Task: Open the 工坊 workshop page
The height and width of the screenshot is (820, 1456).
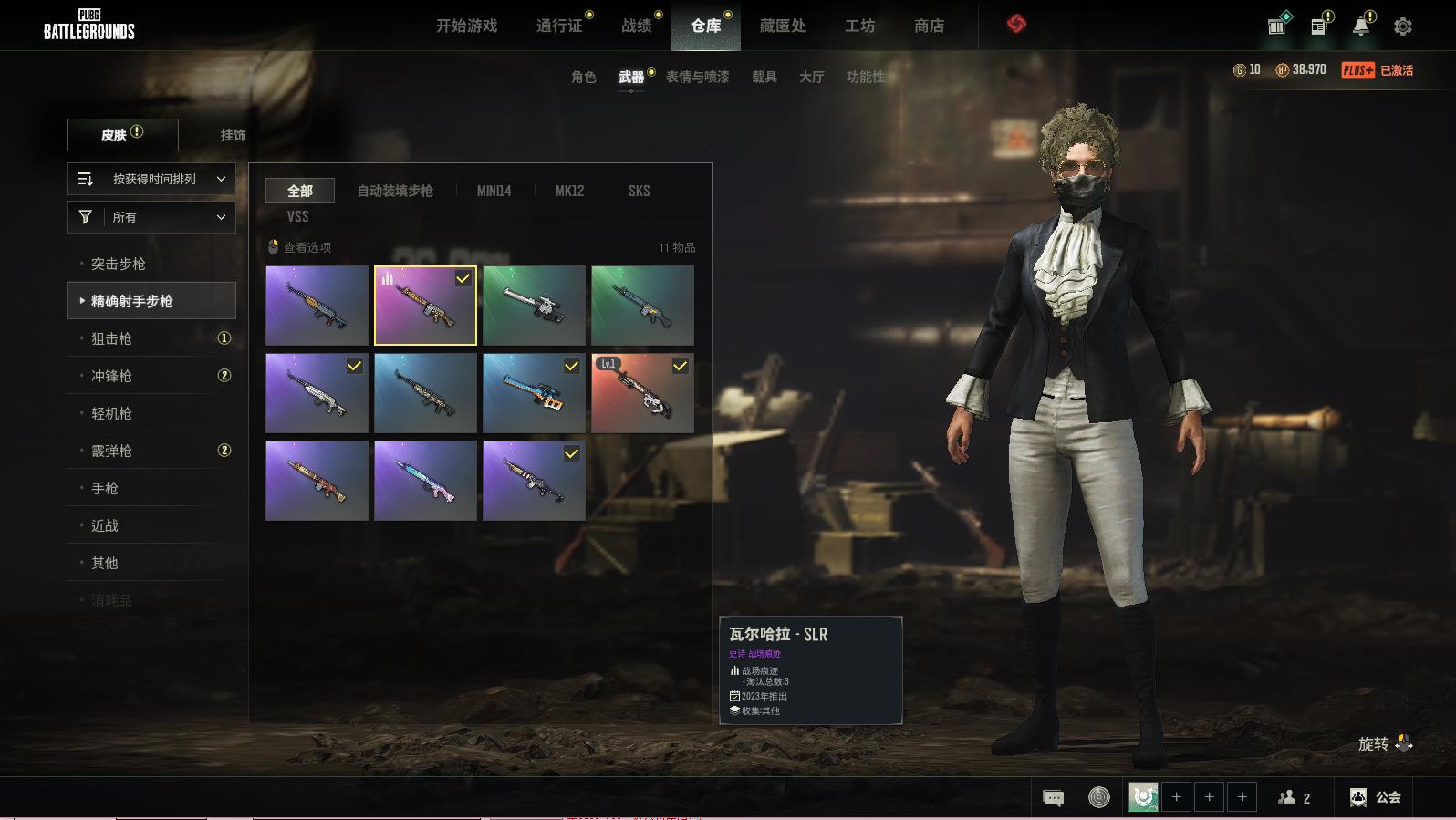Action: coord(859,26)
